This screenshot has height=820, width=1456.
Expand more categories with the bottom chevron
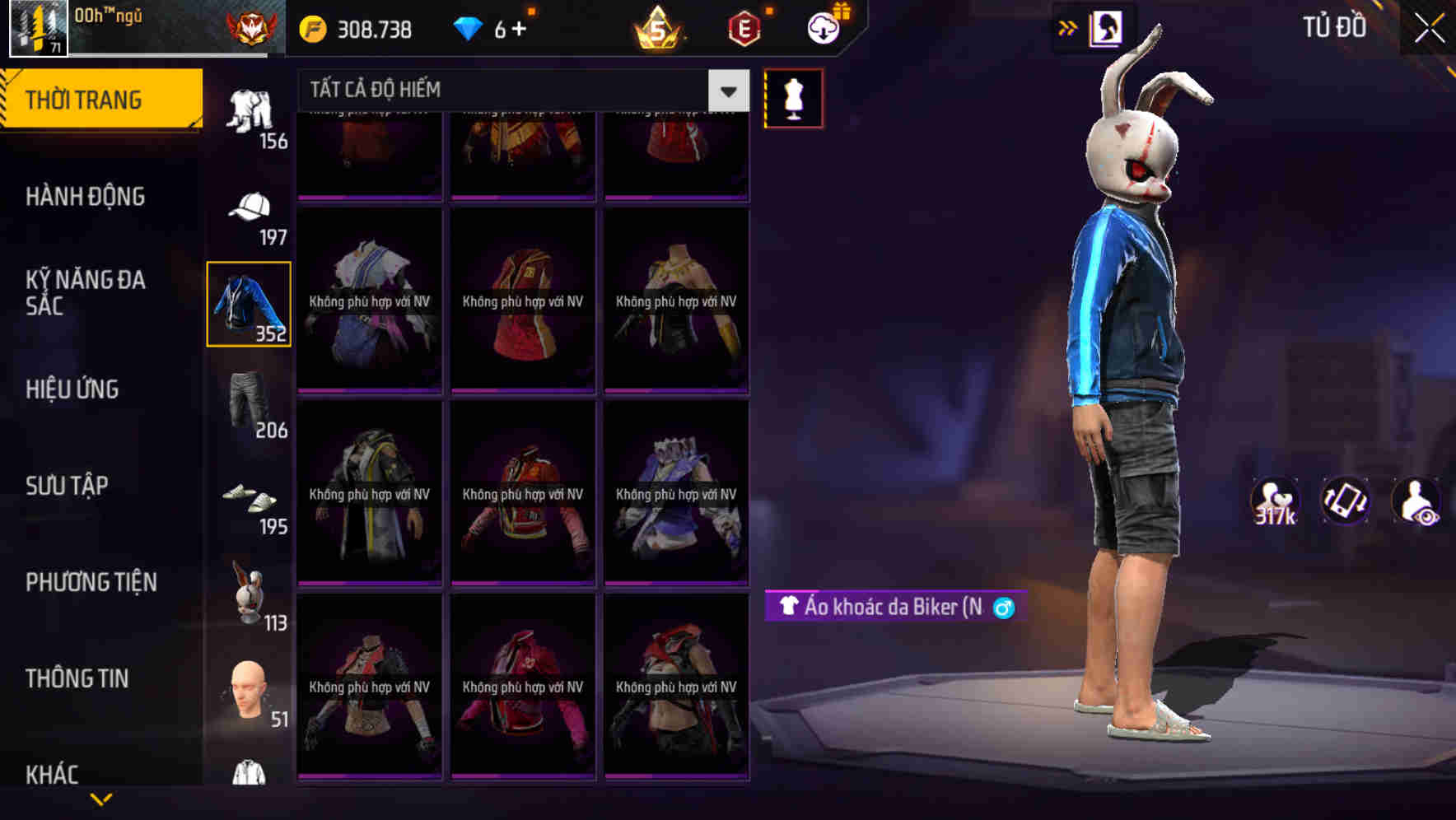pyautogui.click(x=101, y=800)
